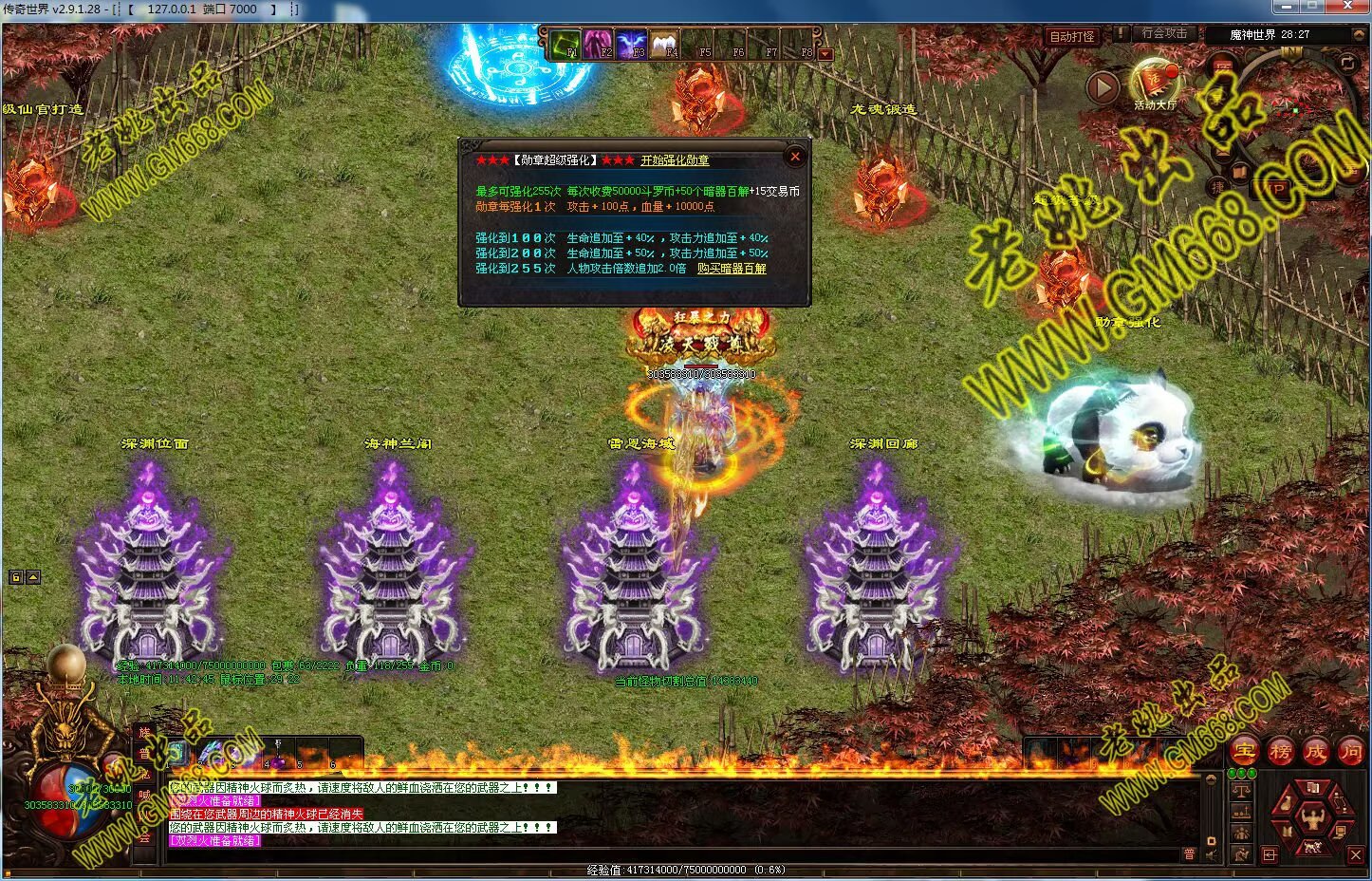Open the 成 achievement round button
The image size is (1372, 881).
coord(1315,751)
